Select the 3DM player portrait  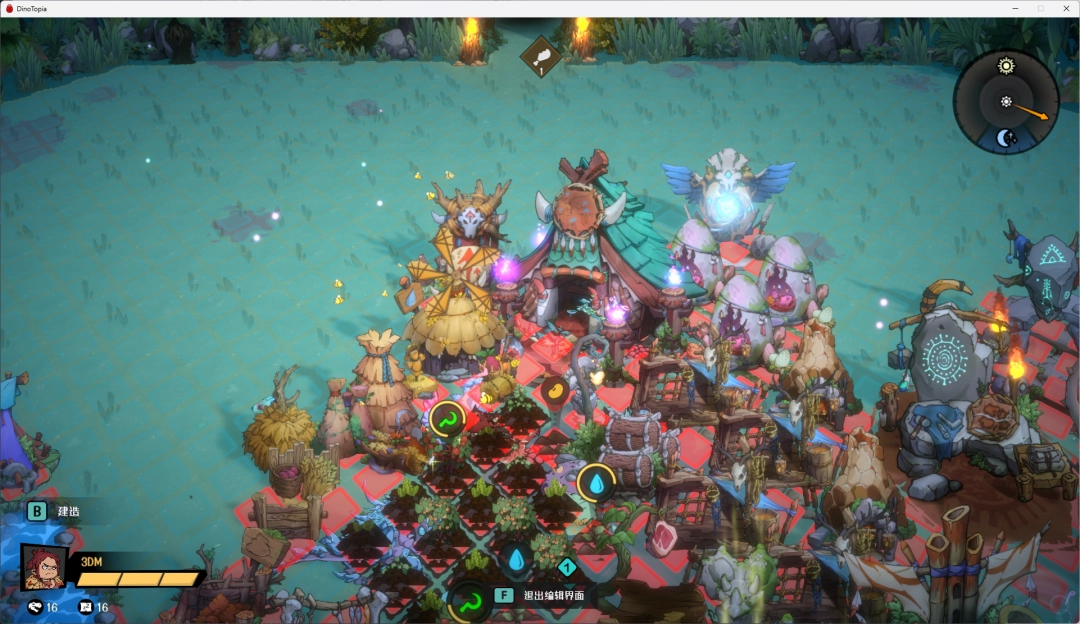tap(44, 568)
